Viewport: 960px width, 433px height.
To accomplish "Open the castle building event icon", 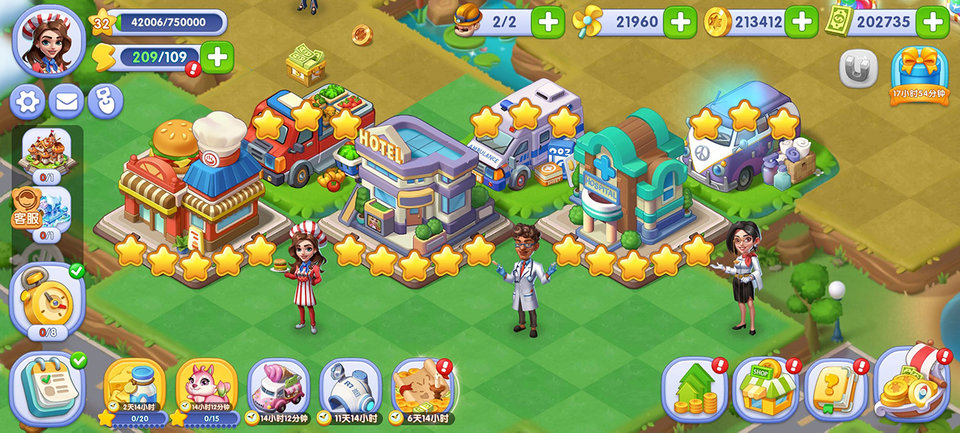I will (x=46, y=152).
